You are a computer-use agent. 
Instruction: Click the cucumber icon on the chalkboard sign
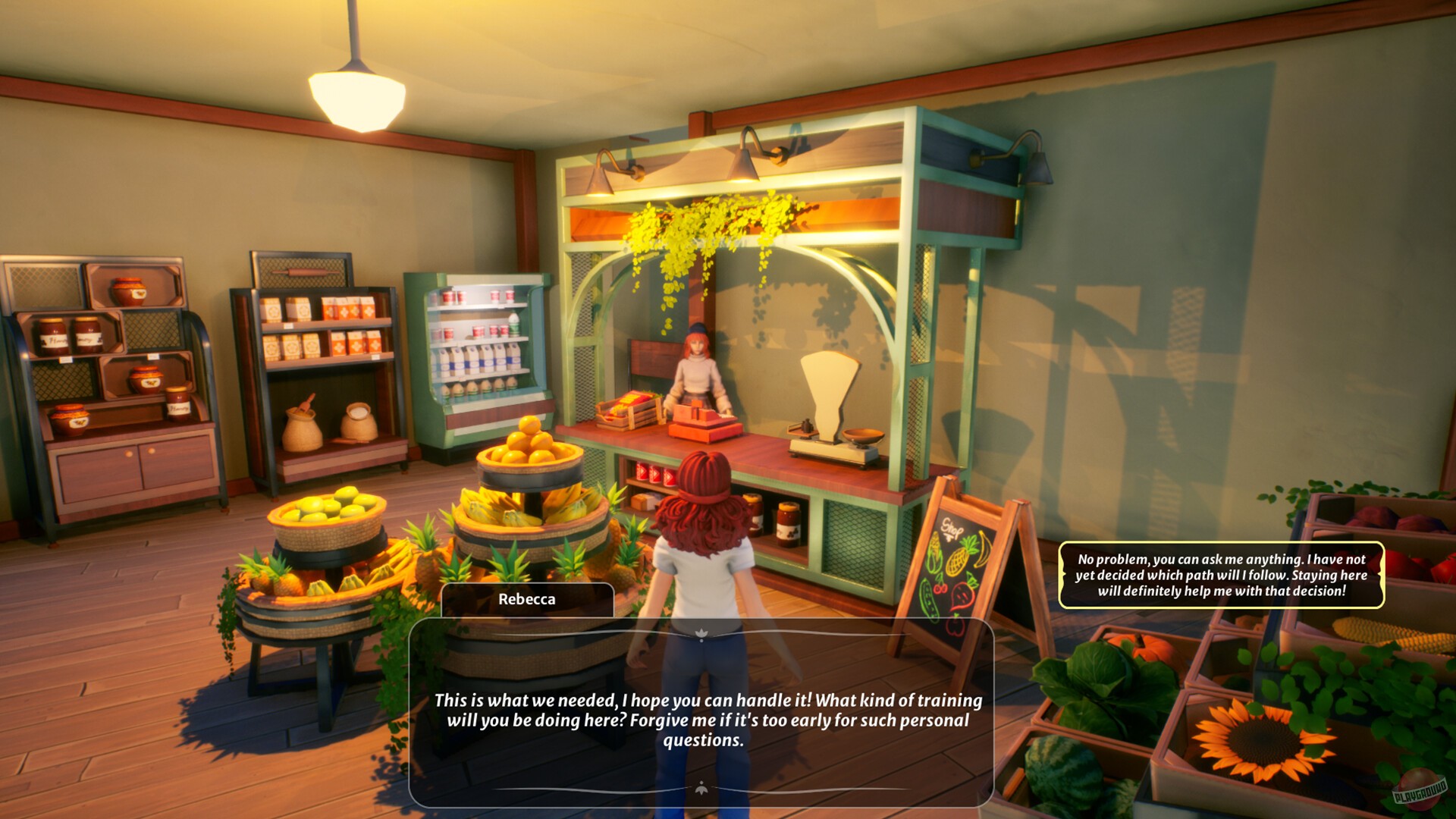(930, 601)
